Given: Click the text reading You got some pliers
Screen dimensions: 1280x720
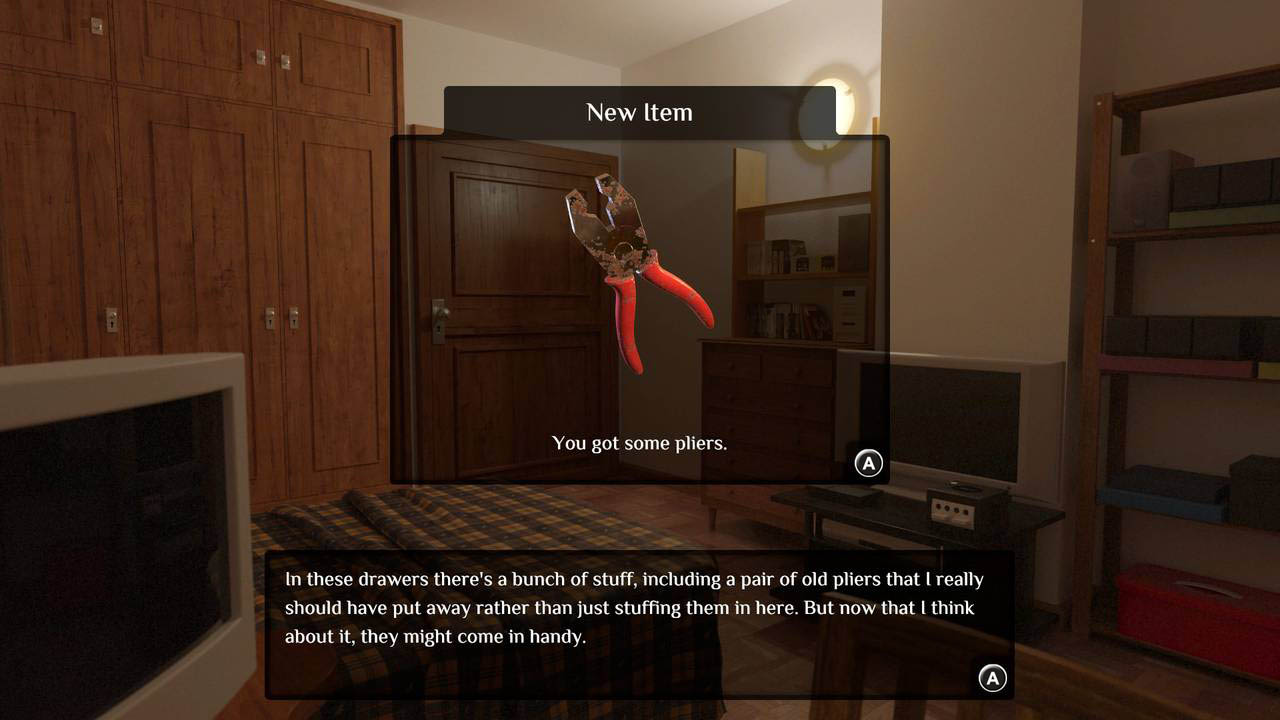Looking at the screenshot, I should click(x=639, y=443).
